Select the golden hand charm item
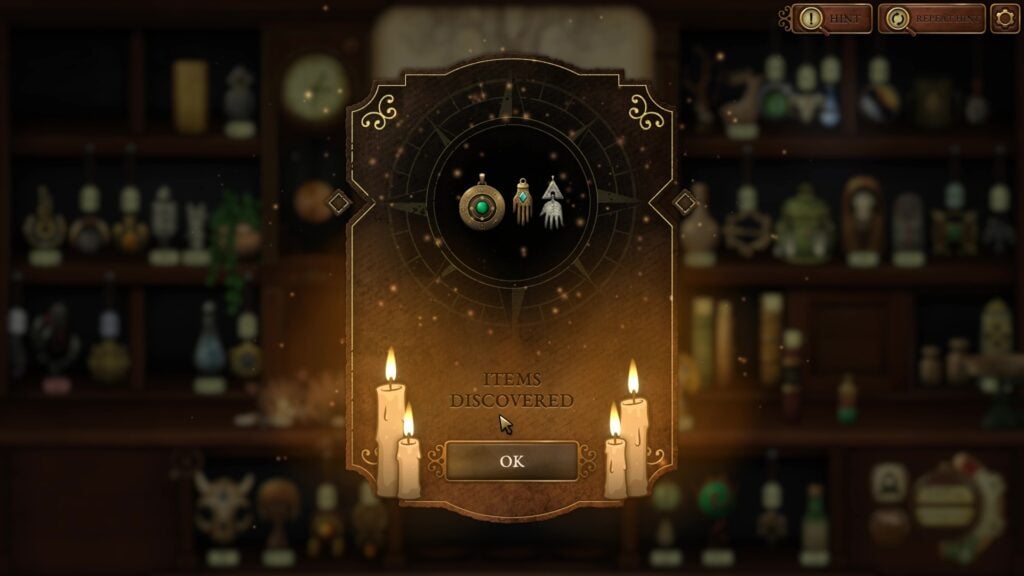This screenshot has height=576, width=1024. [x=522, y=201]
